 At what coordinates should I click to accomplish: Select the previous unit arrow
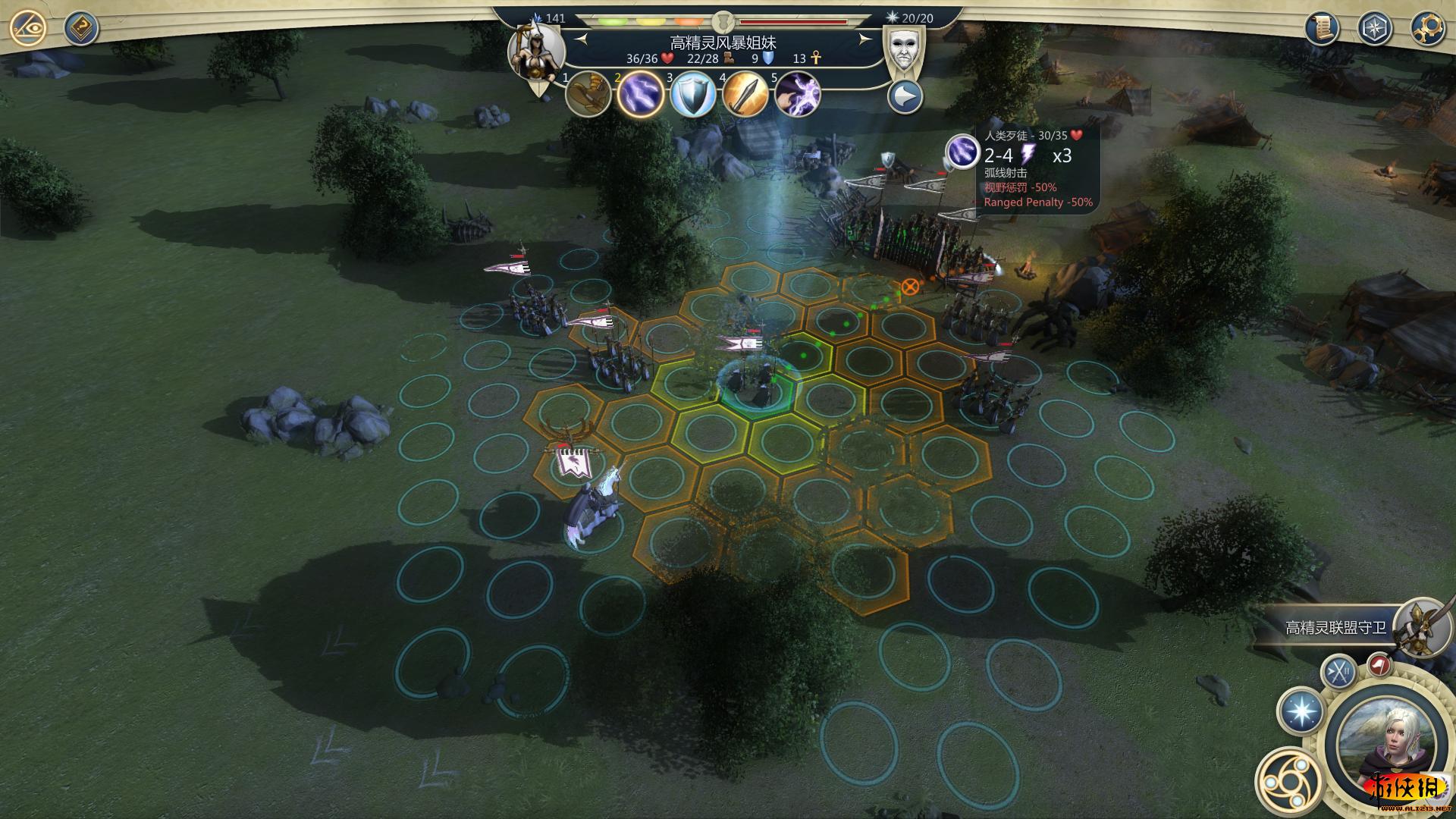coord(582,39)
